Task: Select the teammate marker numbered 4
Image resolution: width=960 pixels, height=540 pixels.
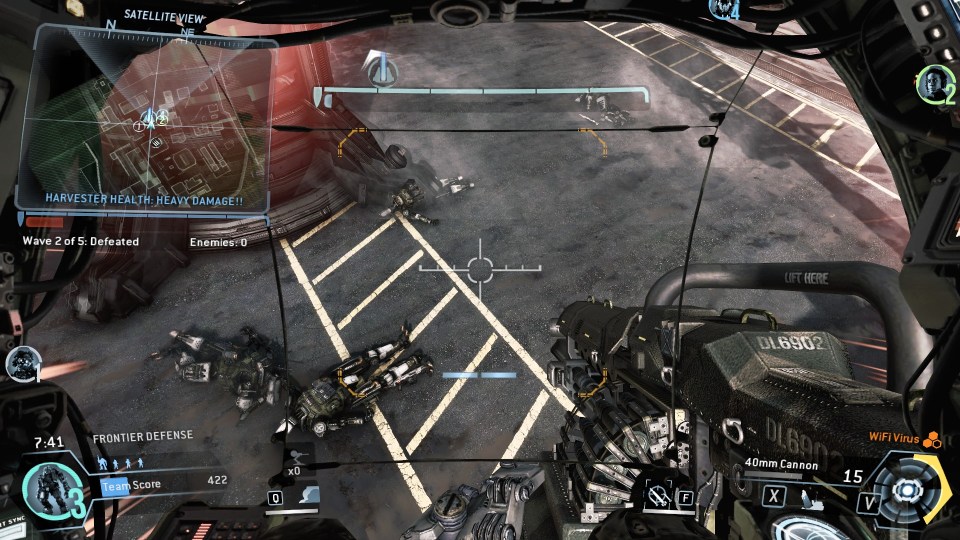Action: coord(722,10)
